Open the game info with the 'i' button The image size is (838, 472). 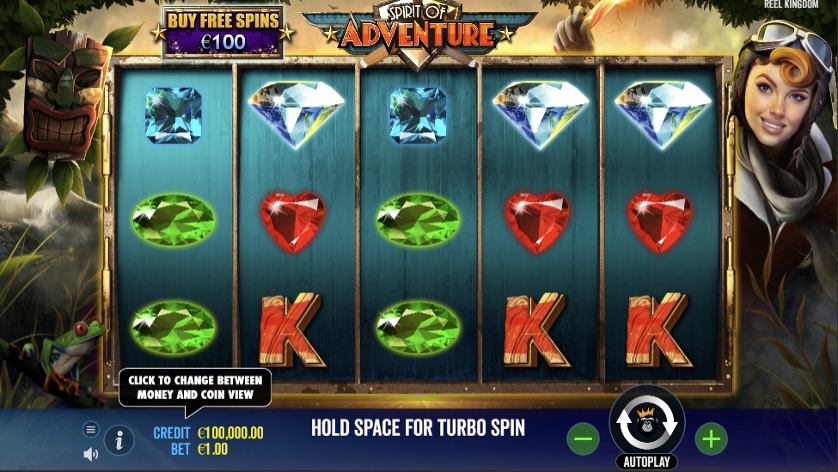119,439
